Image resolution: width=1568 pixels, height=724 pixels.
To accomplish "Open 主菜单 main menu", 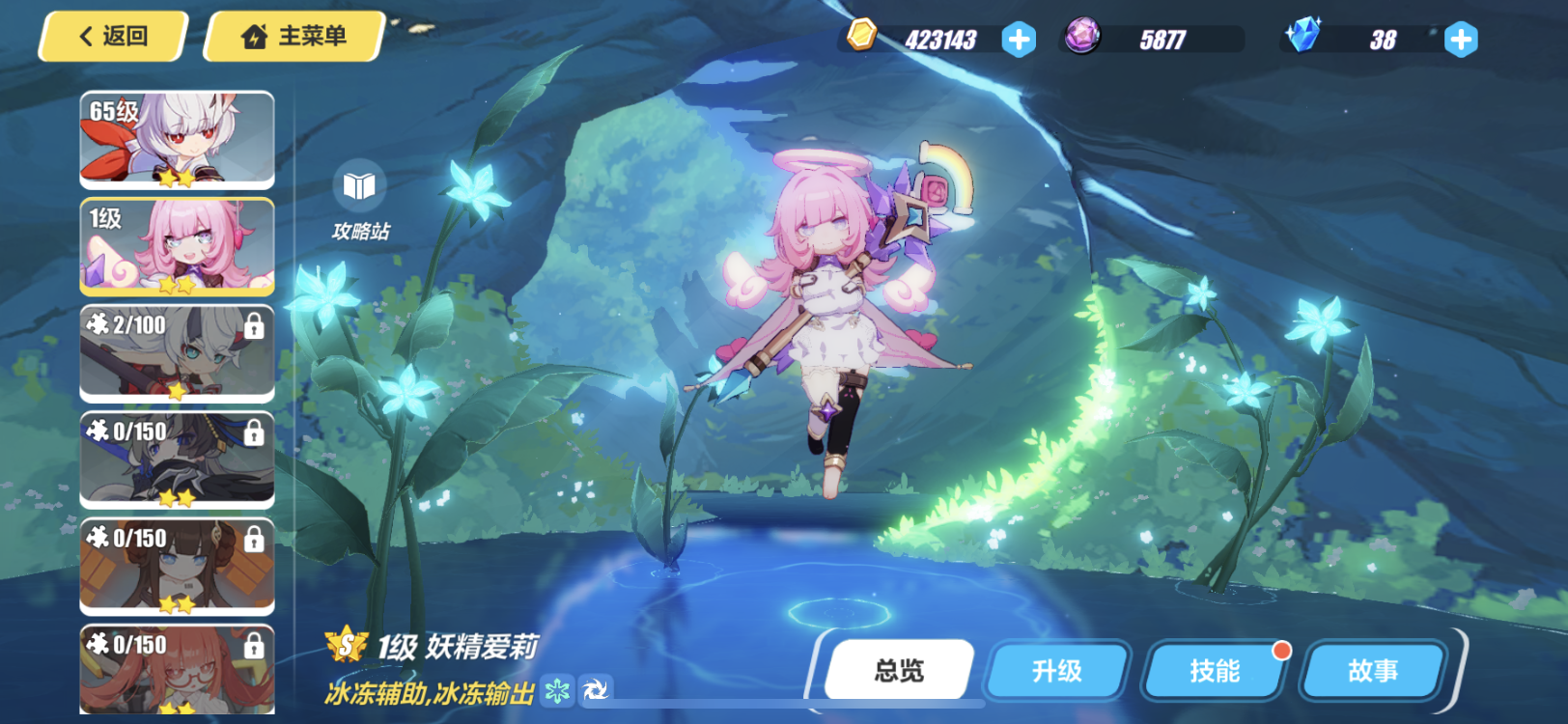I will tap(293, 35).
